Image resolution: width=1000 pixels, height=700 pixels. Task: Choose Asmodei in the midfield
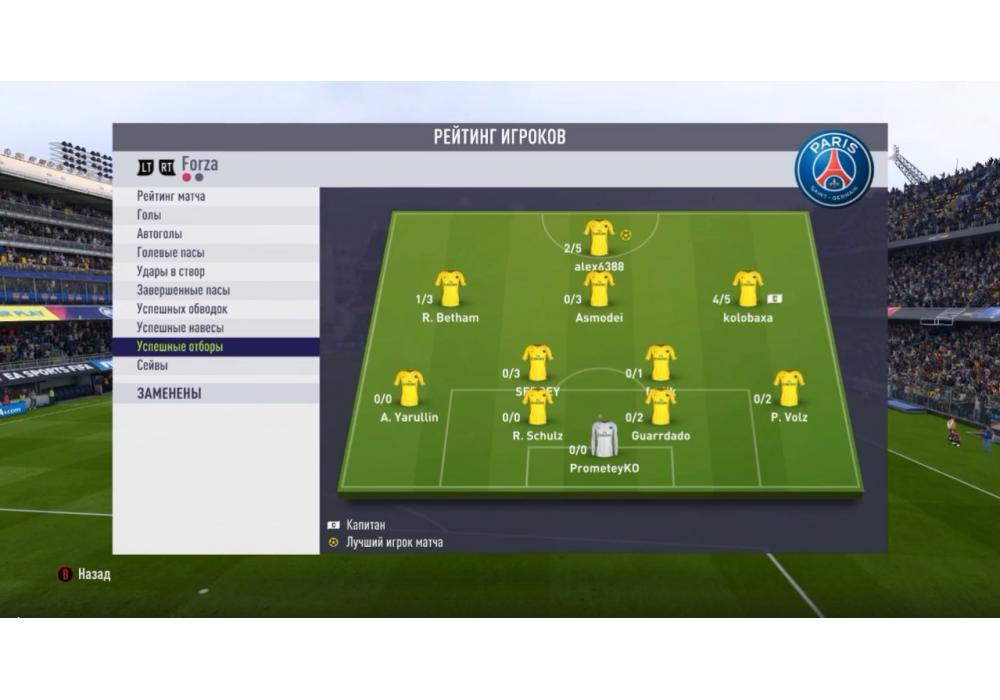pos(599,289)
